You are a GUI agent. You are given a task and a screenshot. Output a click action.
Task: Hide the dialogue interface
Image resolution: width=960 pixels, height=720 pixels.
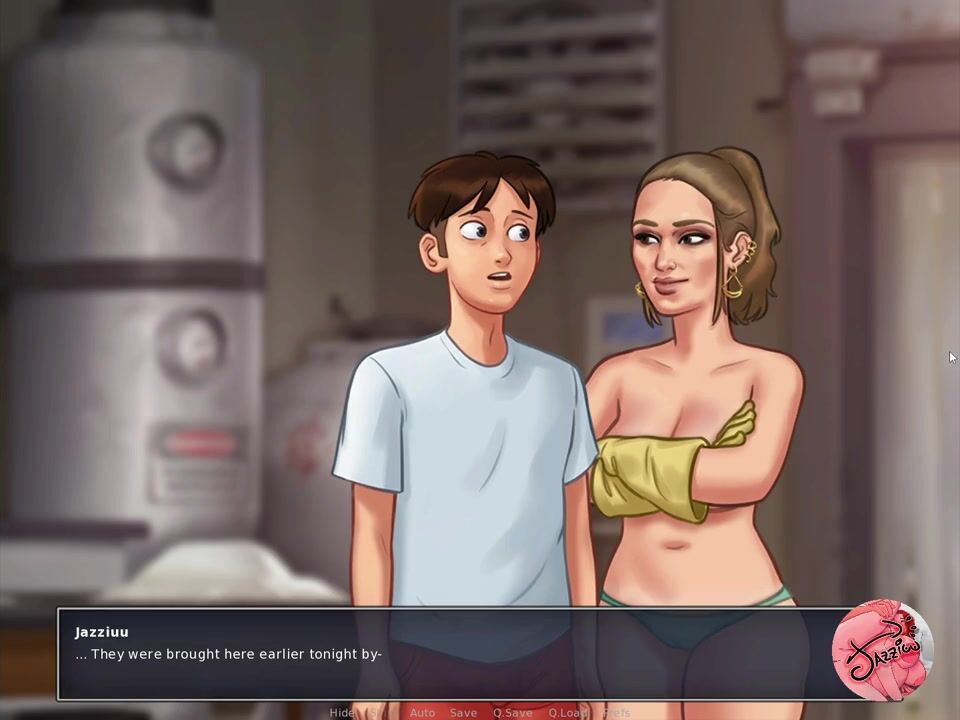342,712
